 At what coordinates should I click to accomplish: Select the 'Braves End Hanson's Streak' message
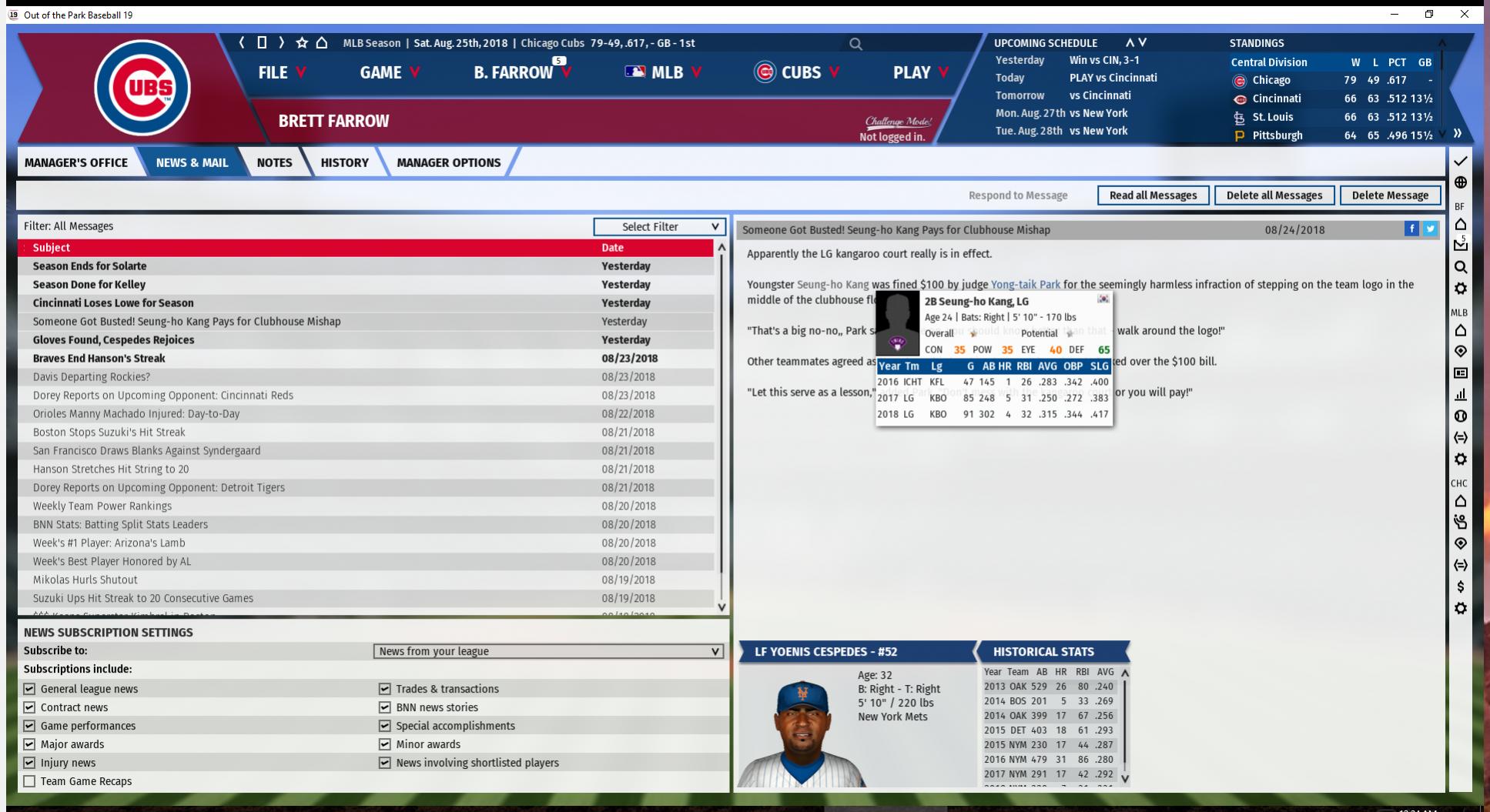[x=99, y=359]
